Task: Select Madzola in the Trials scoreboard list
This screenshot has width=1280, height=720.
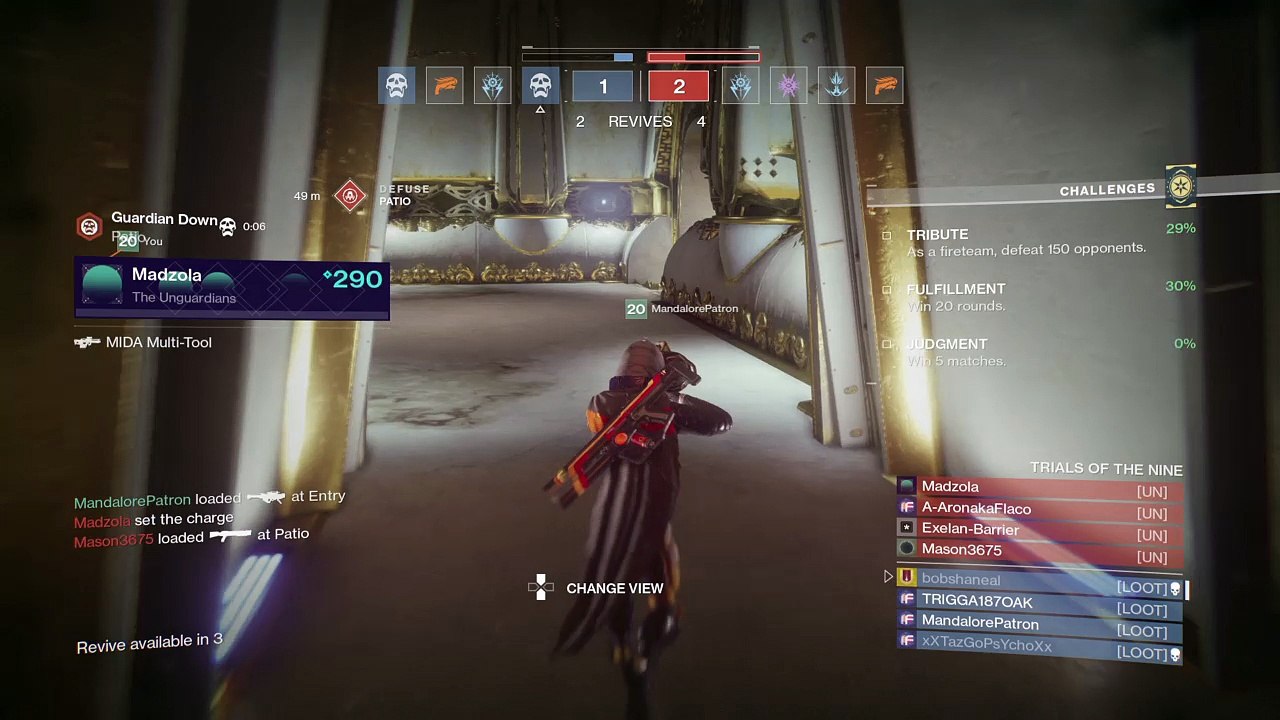Action: tap(1040, 487)
